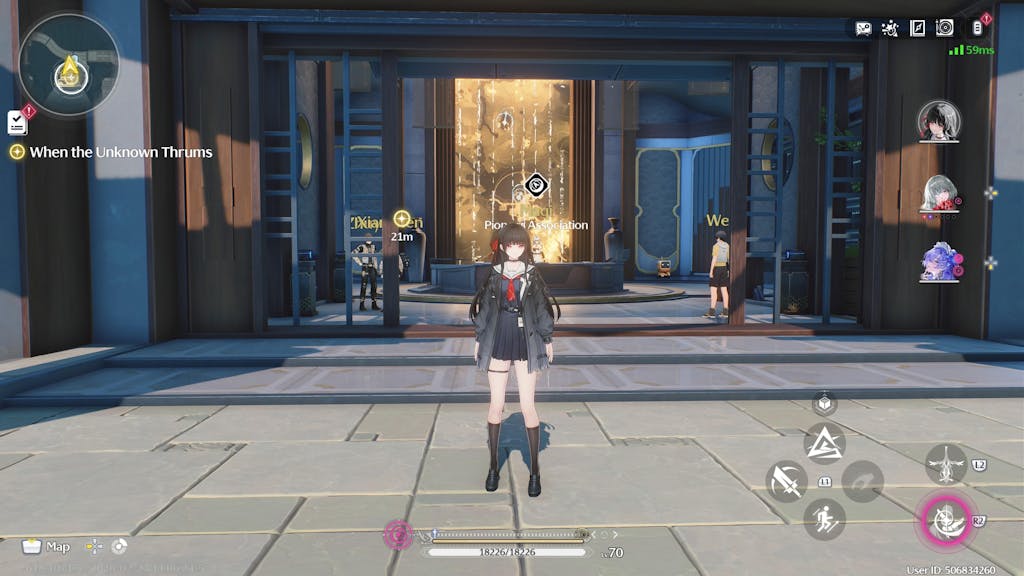Activate the greyed-out Echo skill button
Image resolution: width=1024 pixels, height=576 pixels.
pyautogui.click(x=862, y=481)
